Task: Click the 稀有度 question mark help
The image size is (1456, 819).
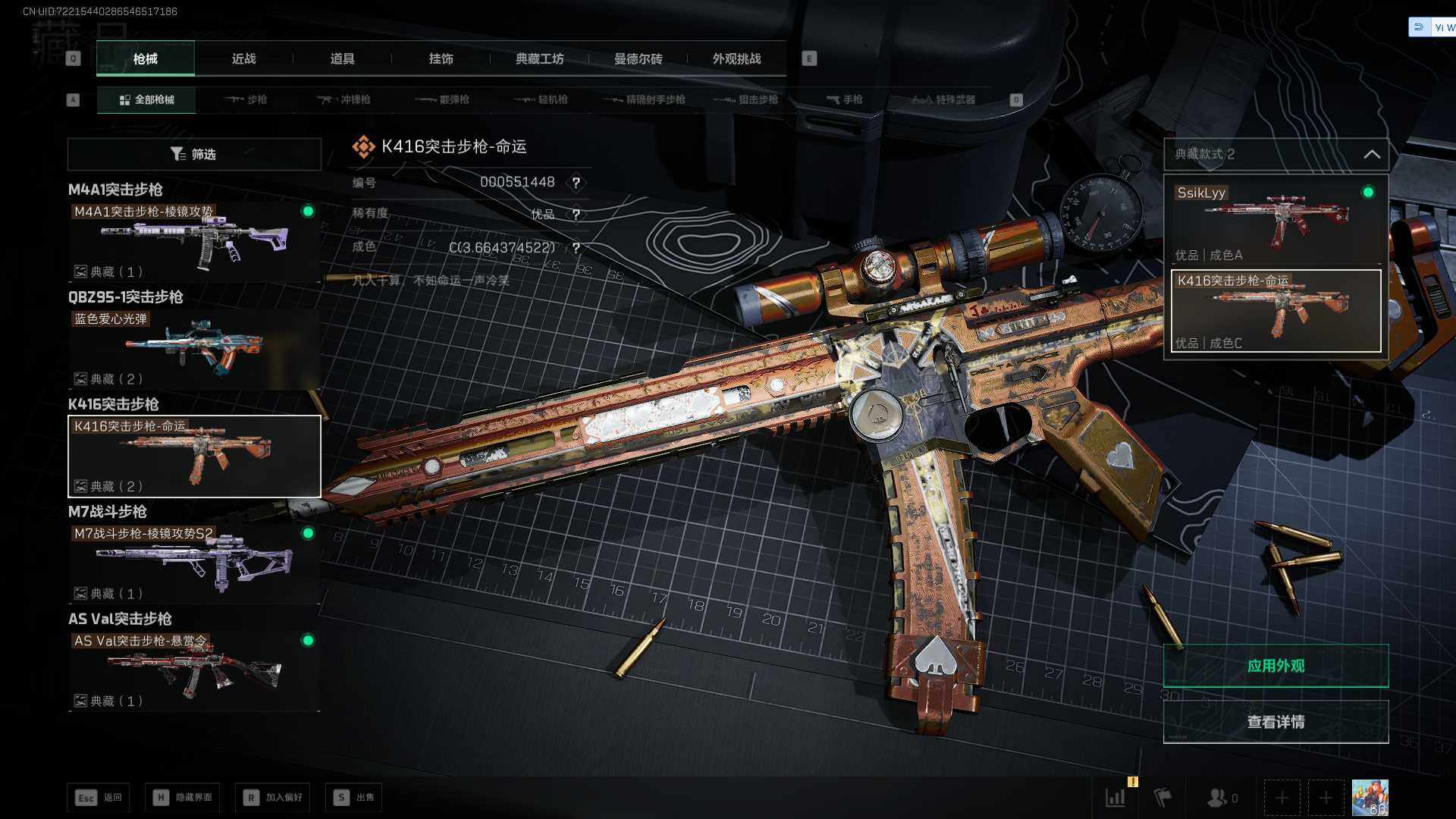Action: click(576, 215)
